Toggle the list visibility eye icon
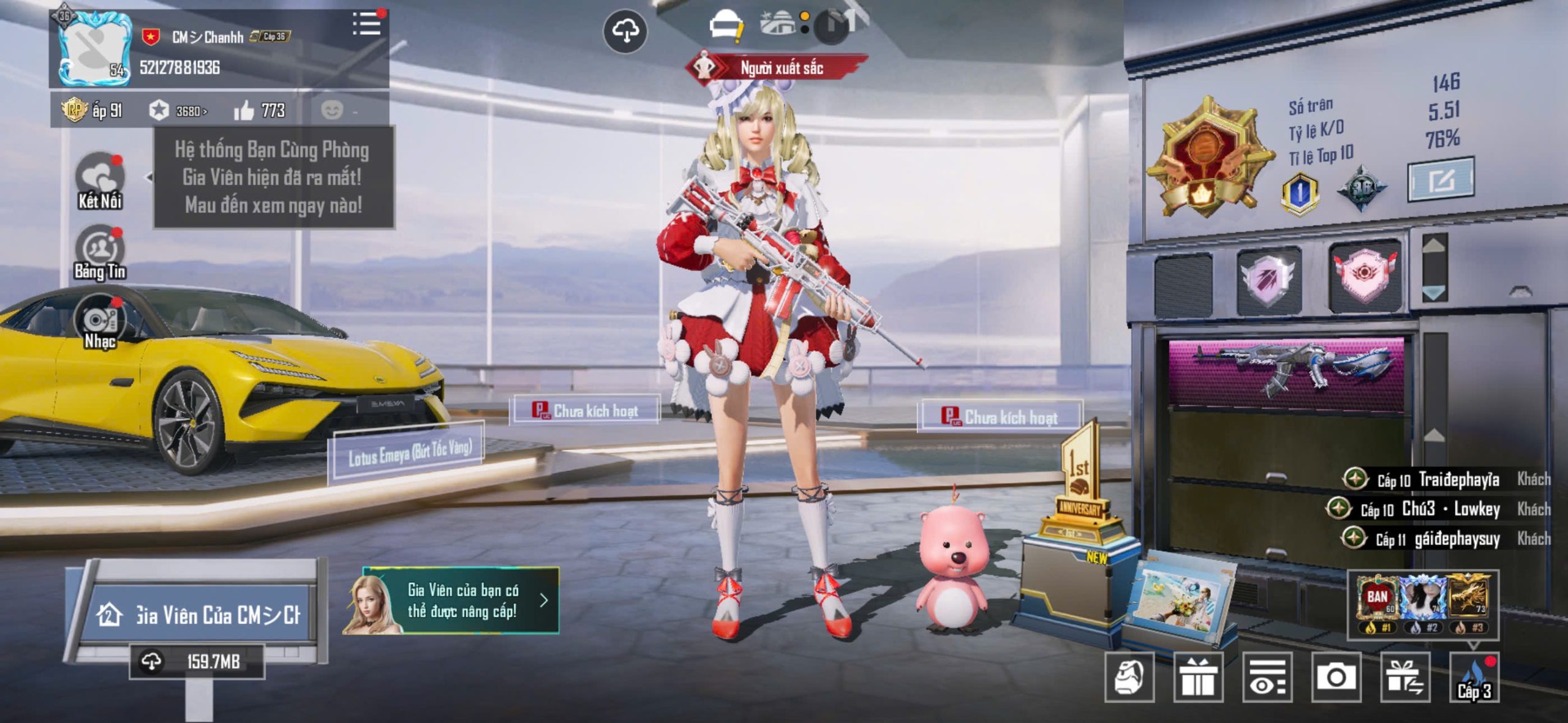This screenshot has width=1568, height=723. [1267, 676]
